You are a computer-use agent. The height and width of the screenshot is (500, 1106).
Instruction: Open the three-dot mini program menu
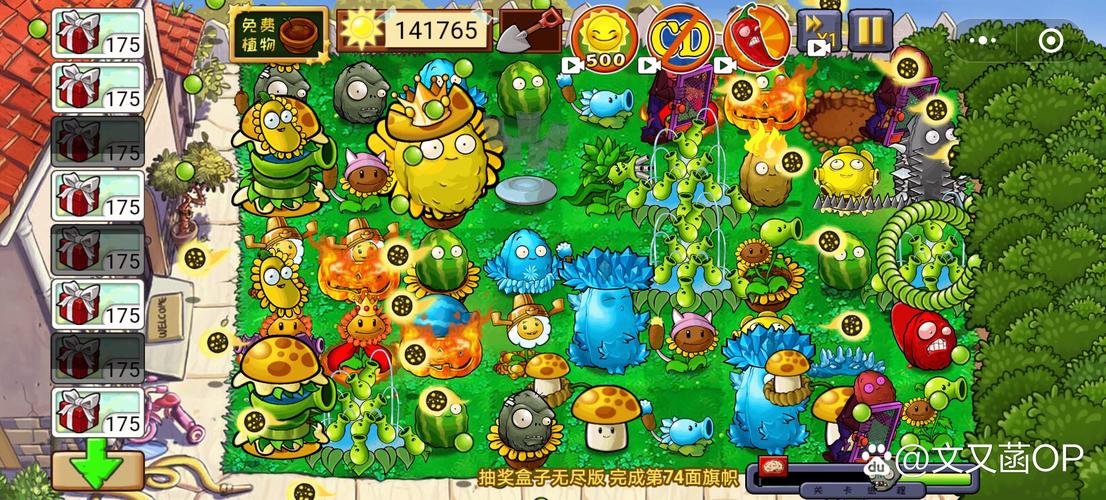(985, 40)
